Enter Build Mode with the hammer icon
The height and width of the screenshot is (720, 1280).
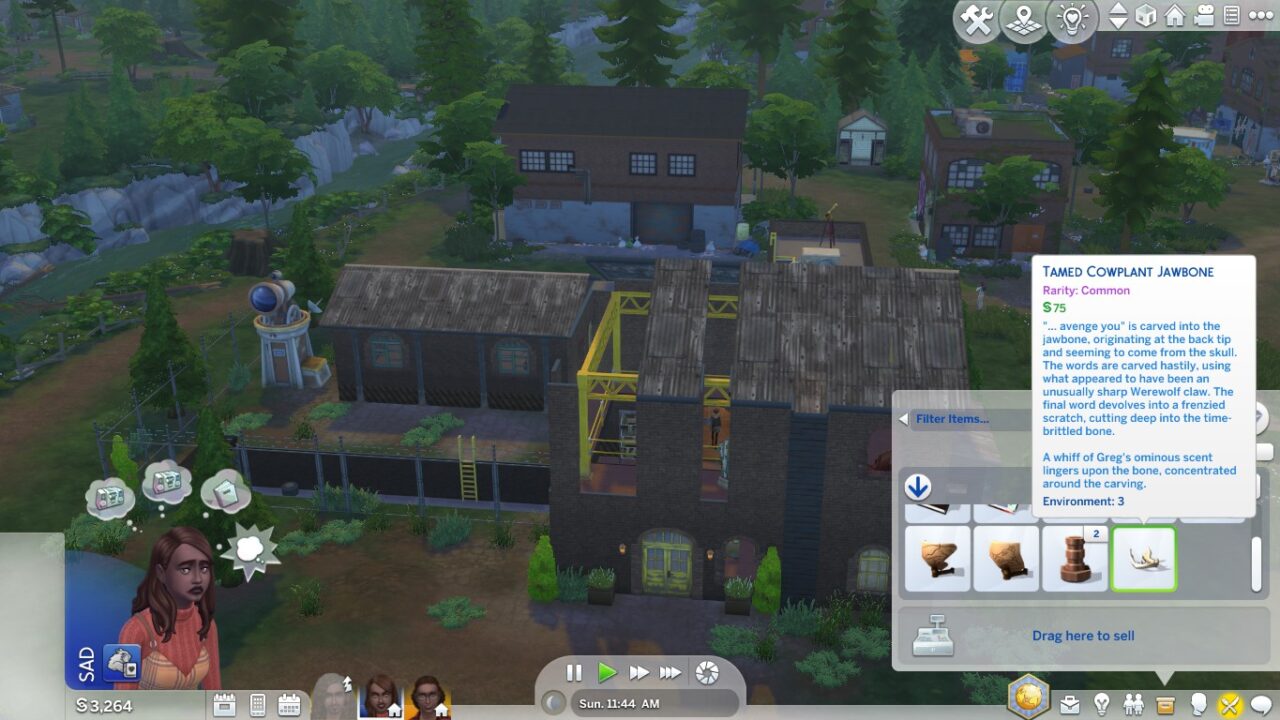coord(975,19)
